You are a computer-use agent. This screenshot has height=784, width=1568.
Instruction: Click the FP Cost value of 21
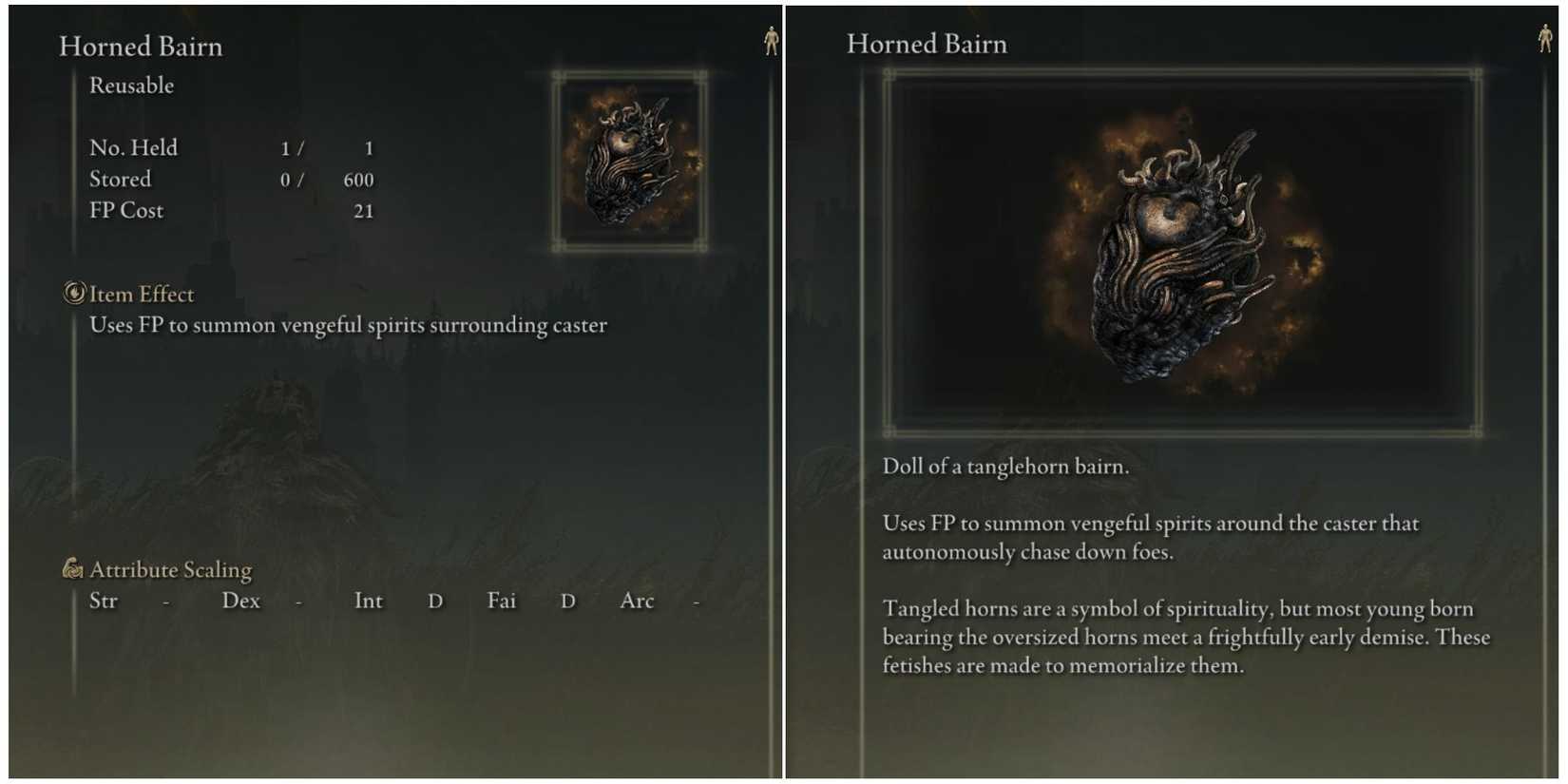click(364, 211)
